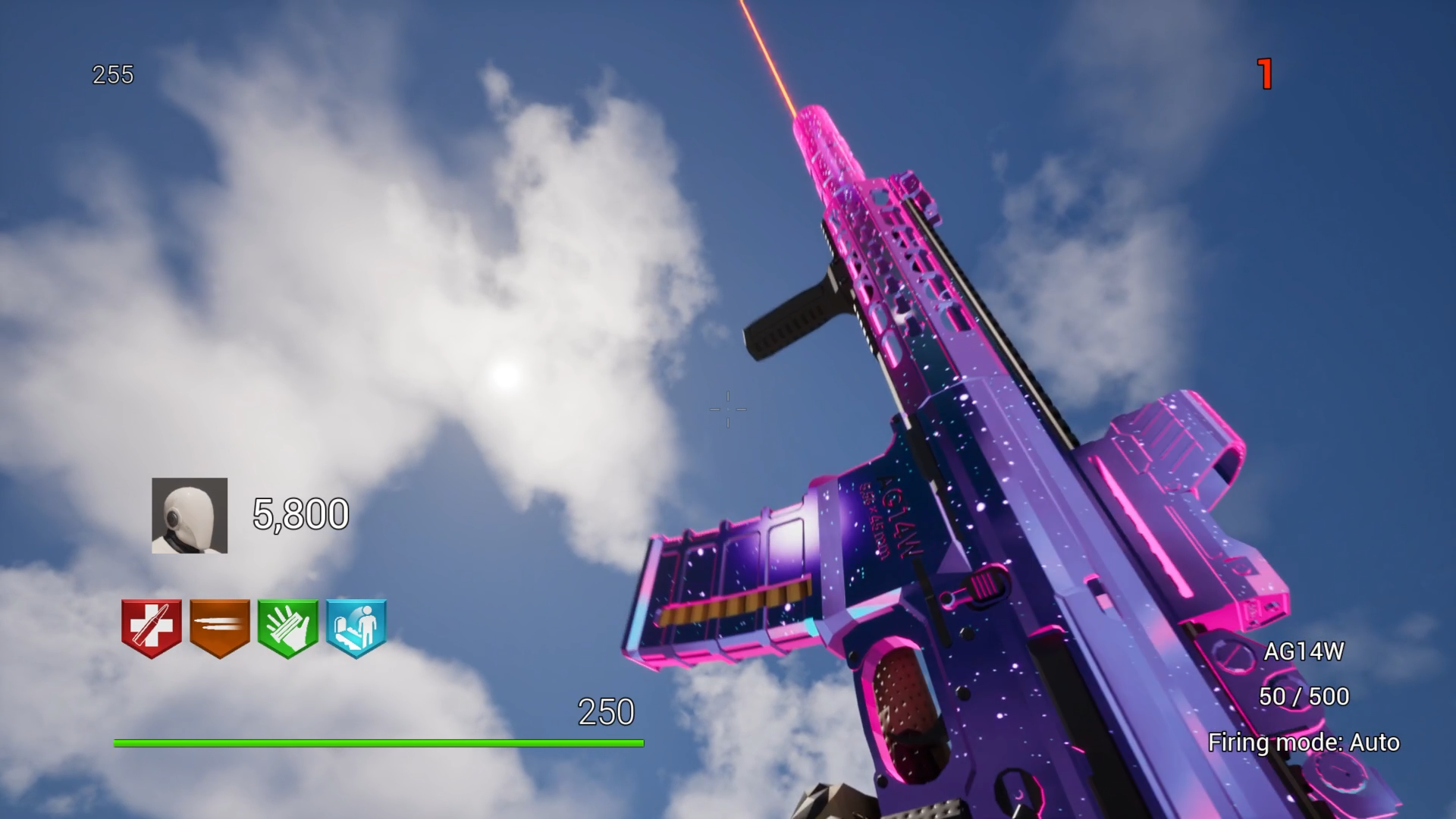Choose the green fast hands perk icon
Screen dimensions: 1456x819
287,628
